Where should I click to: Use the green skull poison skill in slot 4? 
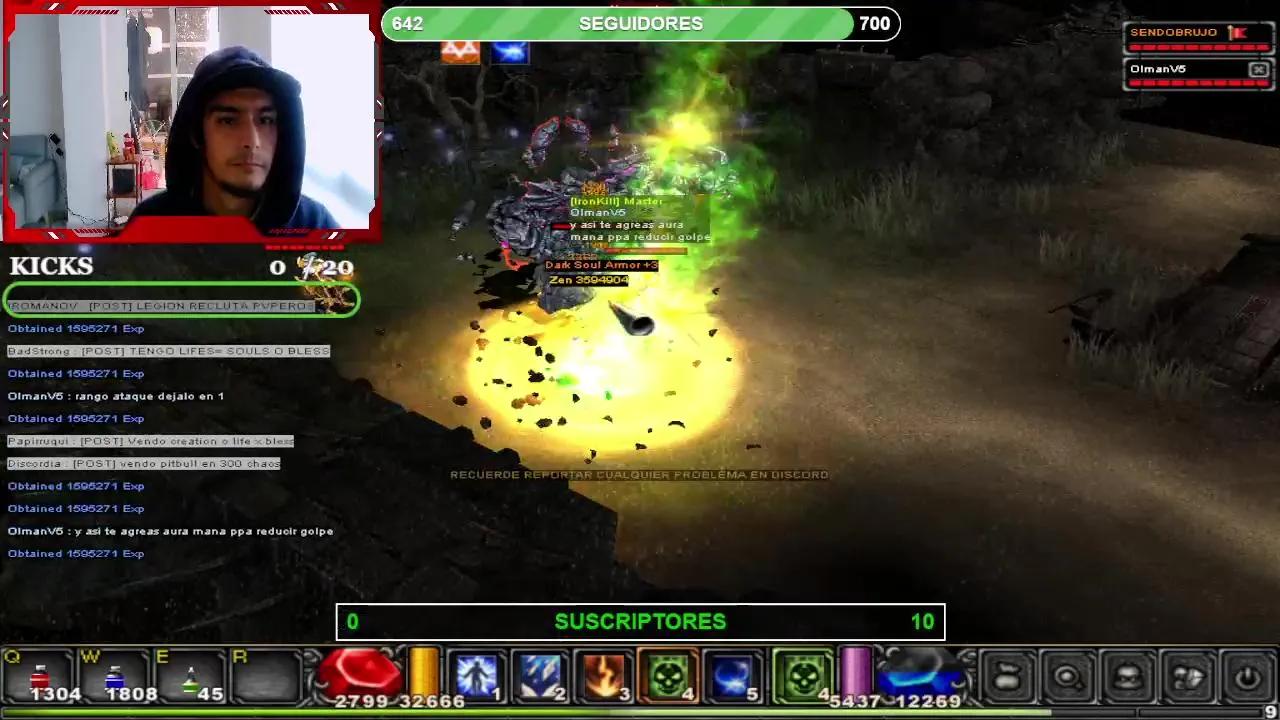click(669, 675)
